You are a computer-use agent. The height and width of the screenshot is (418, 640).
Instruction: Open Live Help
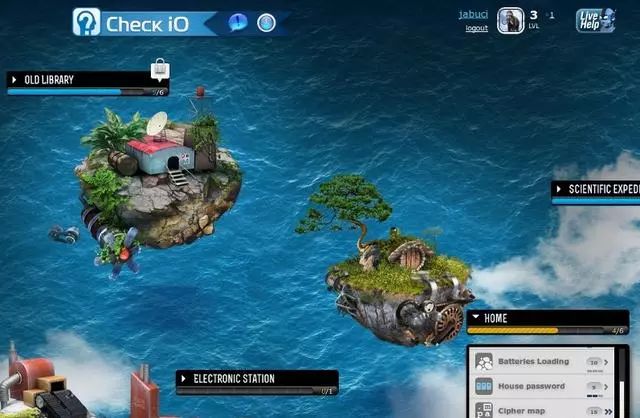594,20
